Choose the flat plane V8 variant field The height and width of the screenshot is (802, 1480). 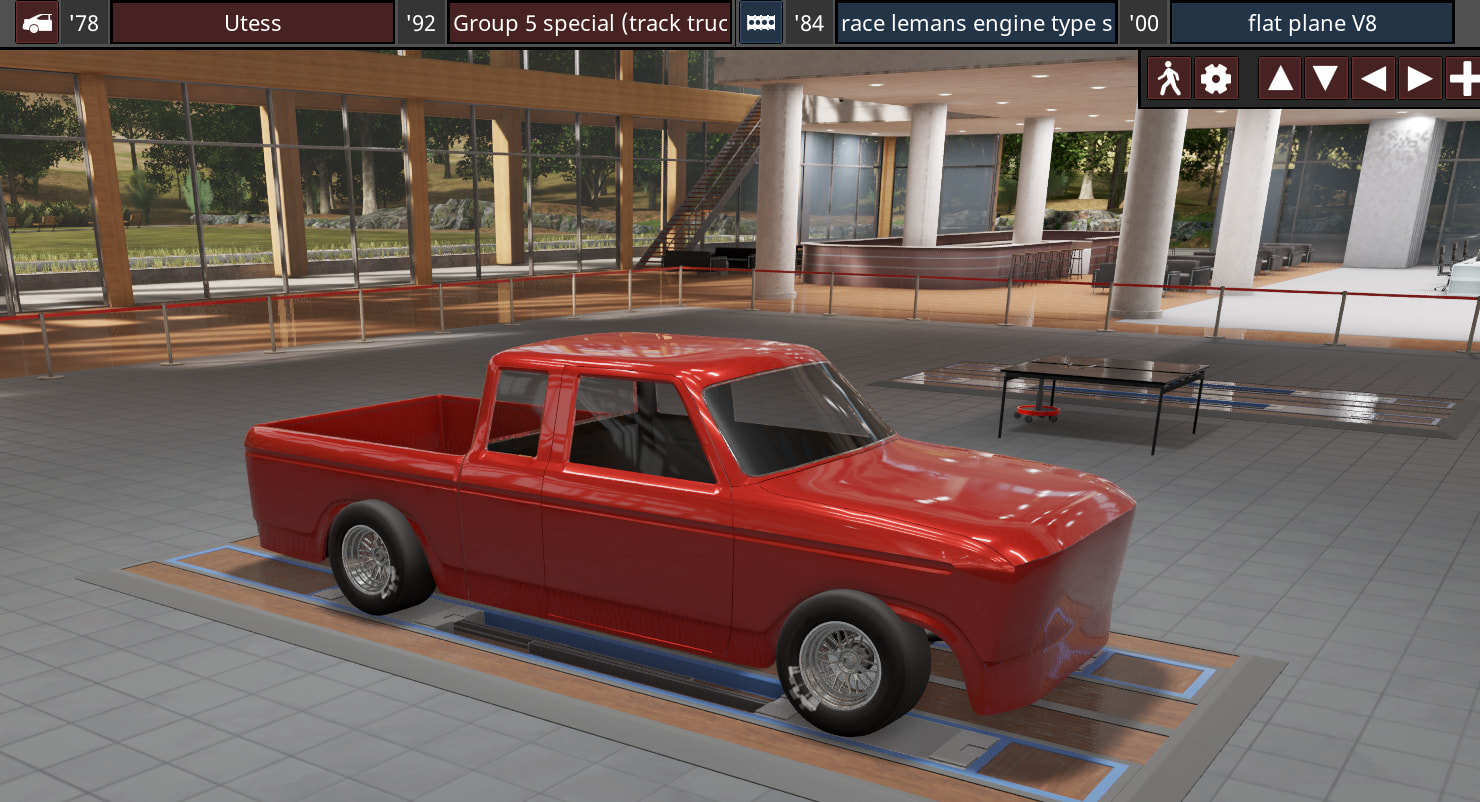click(x=1312, y=23)
